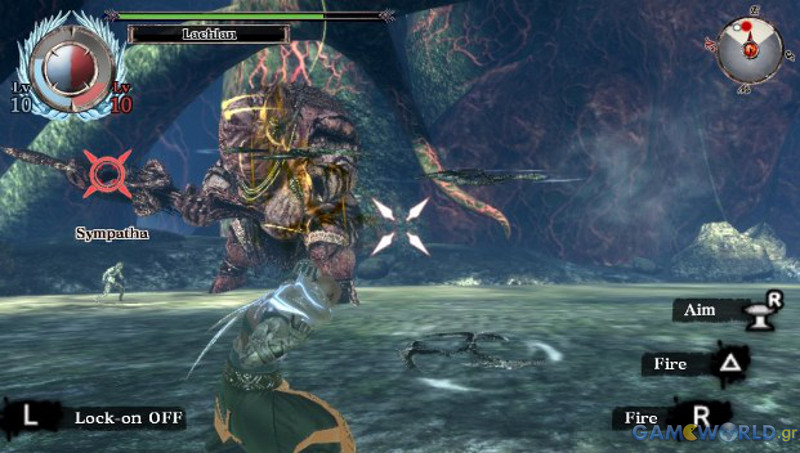The width and height of the screenshot is (800, 453).
Task: Select the Lachlan boss name plate
Action: pyautogui.click(x=209, y=33)
